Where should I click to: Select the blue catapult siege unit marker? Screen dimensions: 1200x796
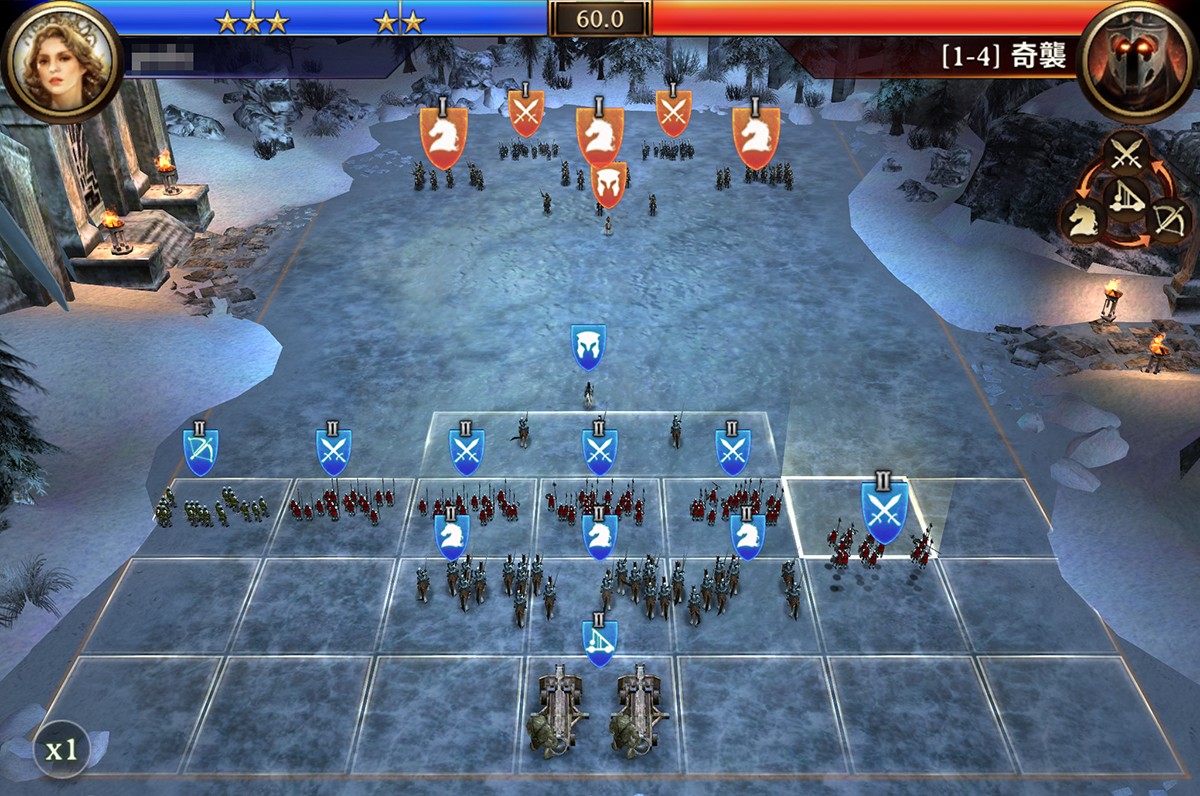pyautogui.click(x=599, y=642)
